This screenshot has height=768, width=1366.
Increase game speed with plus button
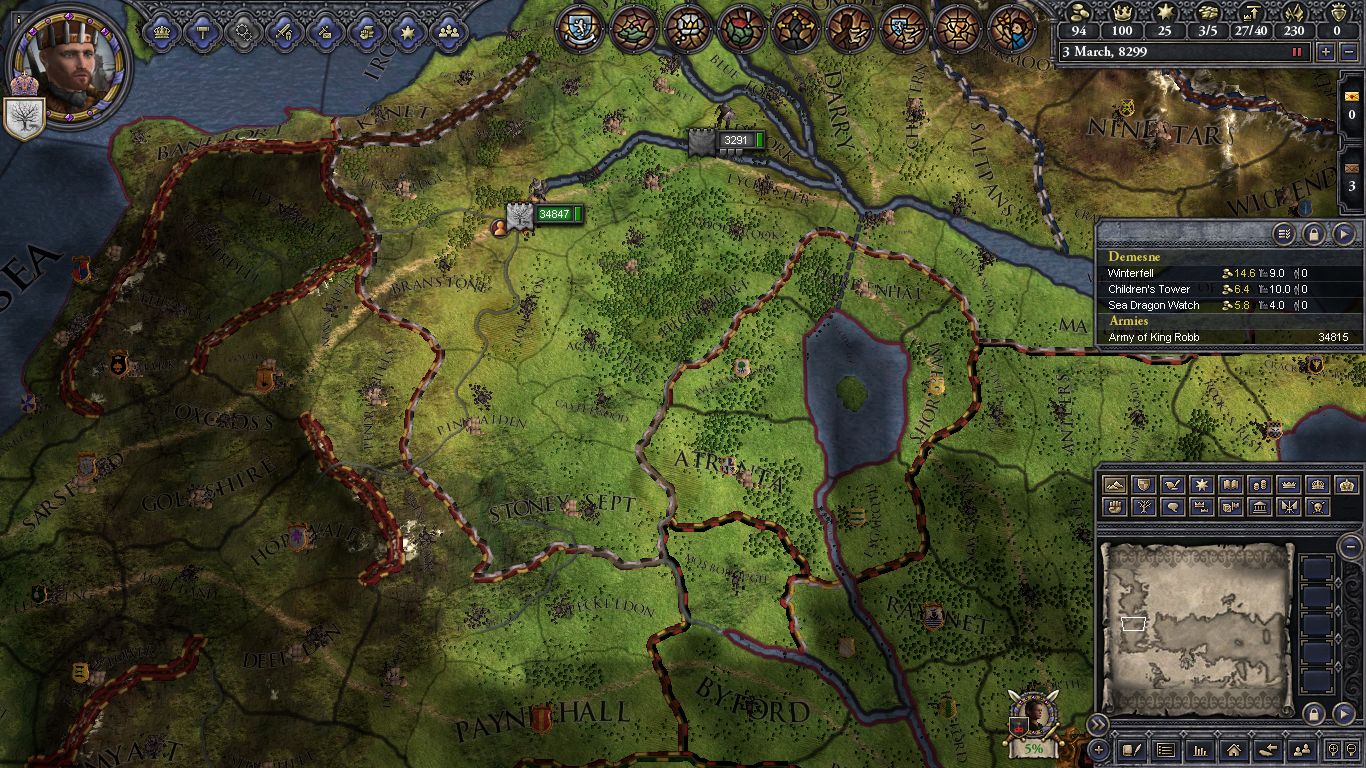[1327, 52]
